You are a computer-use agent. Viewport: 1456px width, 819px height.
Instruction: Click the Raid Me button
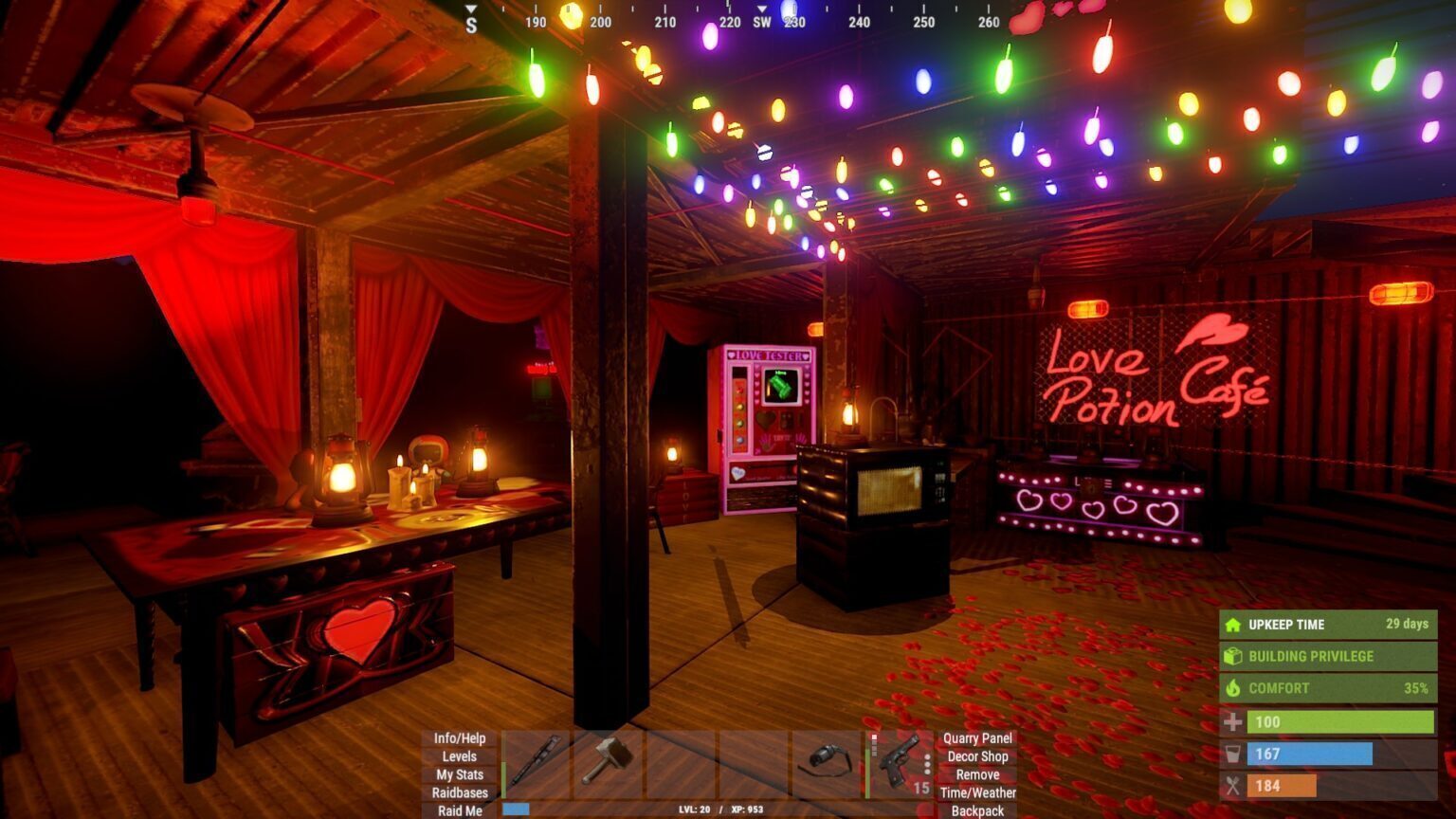tap(460, 810)
